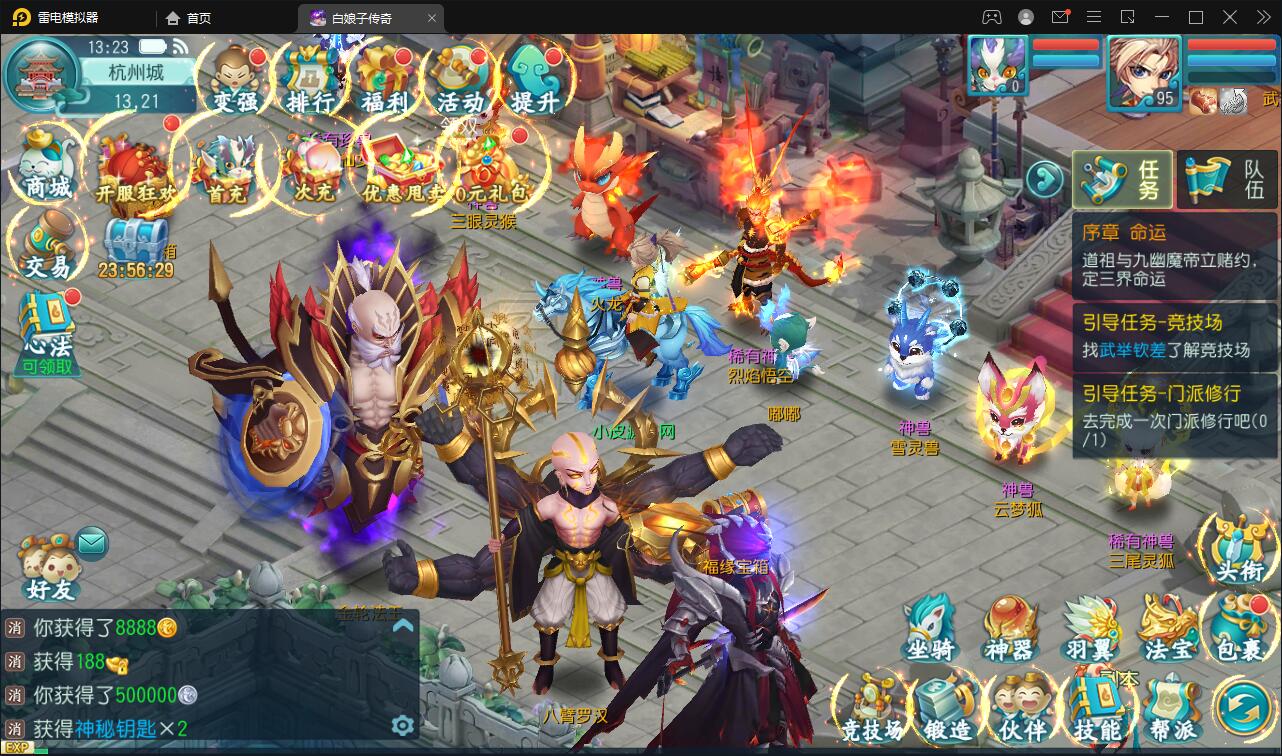Open the 头衔 title menu
1282x756 pixels.
pos(1240,550)
